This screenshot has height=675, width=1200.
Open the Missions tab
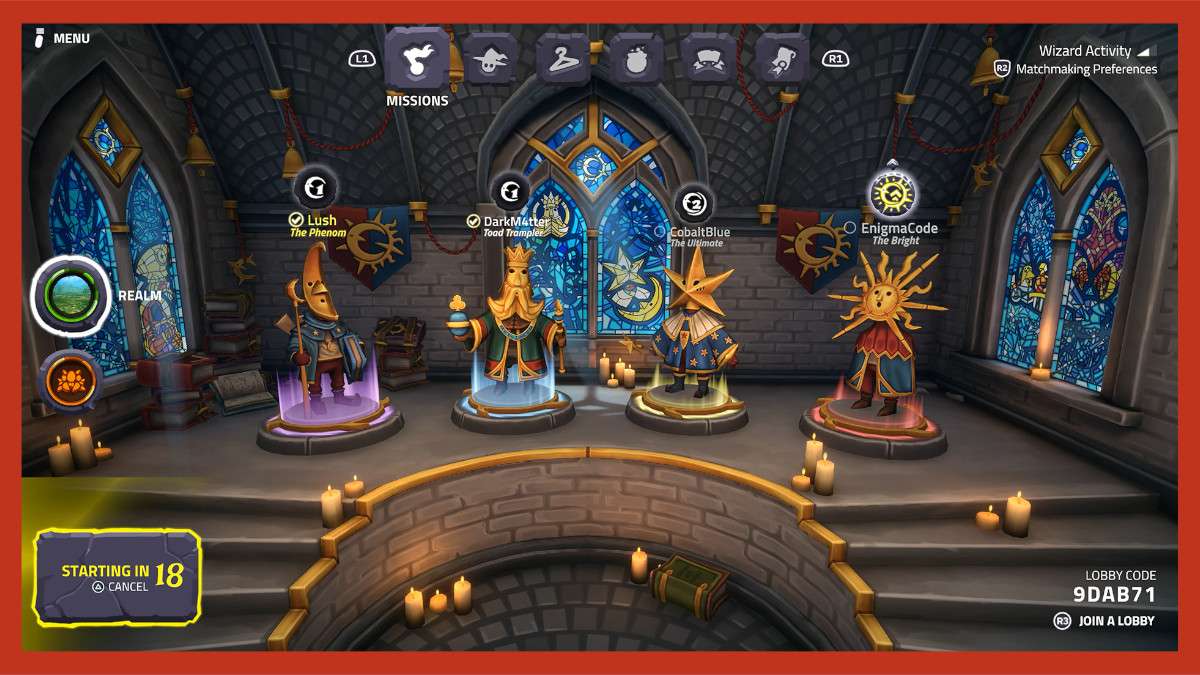pos(417,61)
